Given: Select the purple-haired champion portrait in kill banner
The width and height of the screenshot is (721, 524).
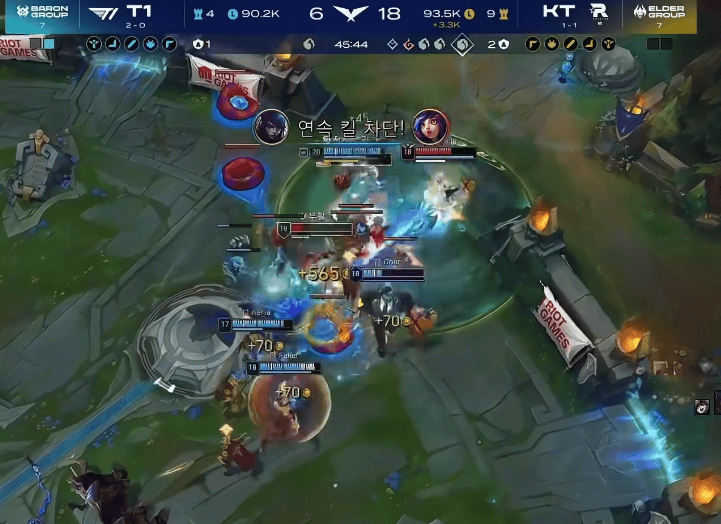Looking at the screenshot, I should pyautogui.click(x=431, y=127).
